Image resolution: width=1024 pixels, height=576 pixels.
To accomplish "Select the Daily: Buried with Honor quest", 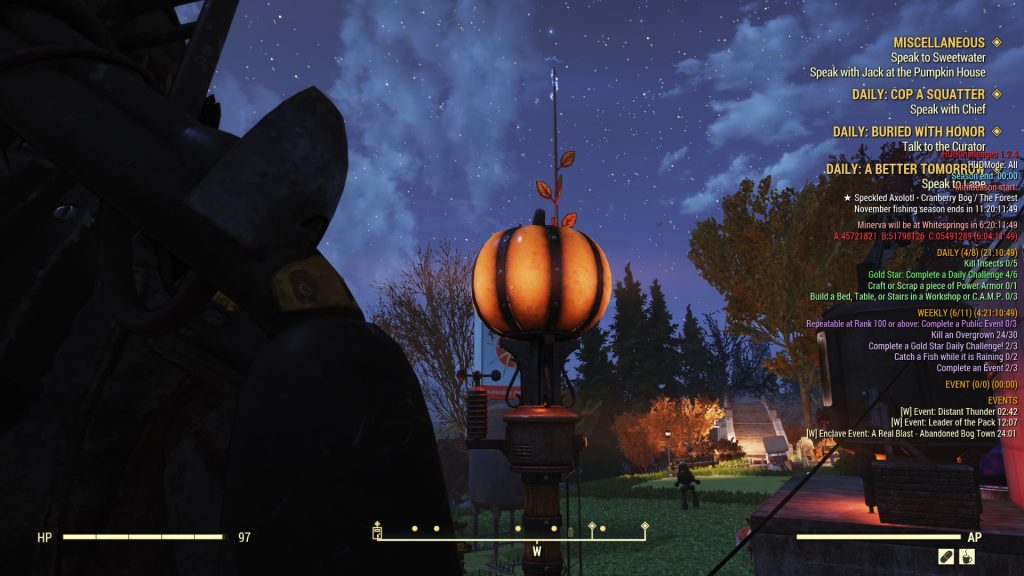I will (908, 131).
